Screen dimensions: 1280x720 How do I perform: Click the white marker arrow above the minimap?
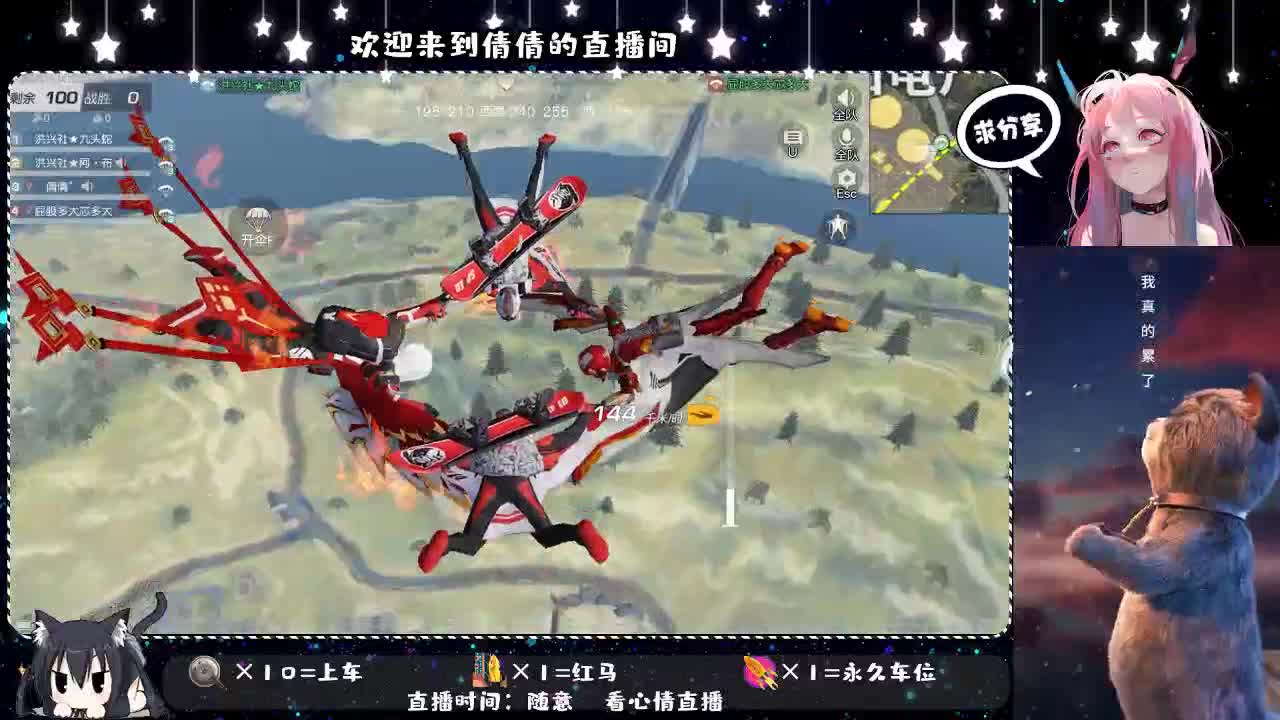click(x=508, y=87)
